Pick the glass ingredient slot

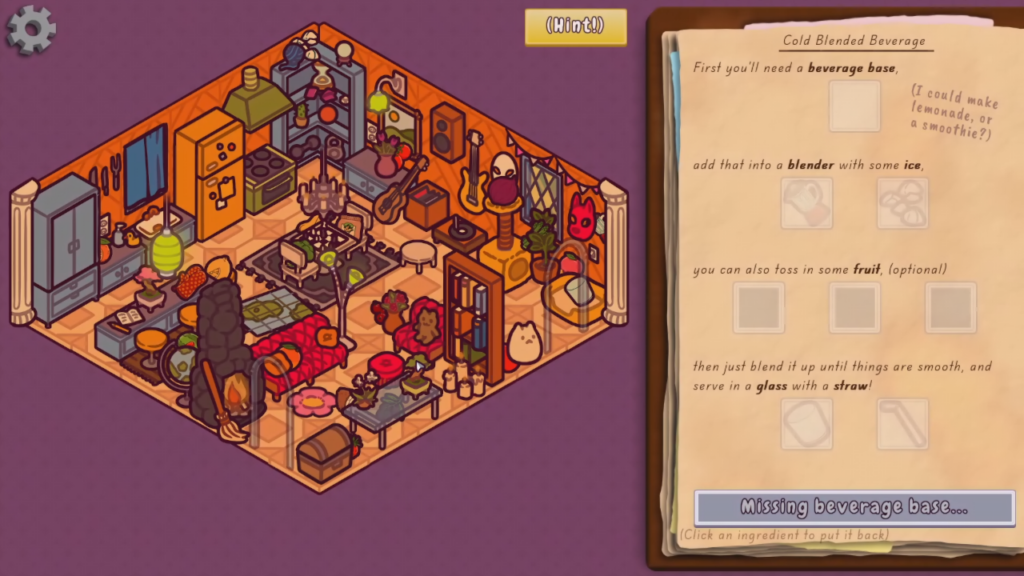click(807, 424)
